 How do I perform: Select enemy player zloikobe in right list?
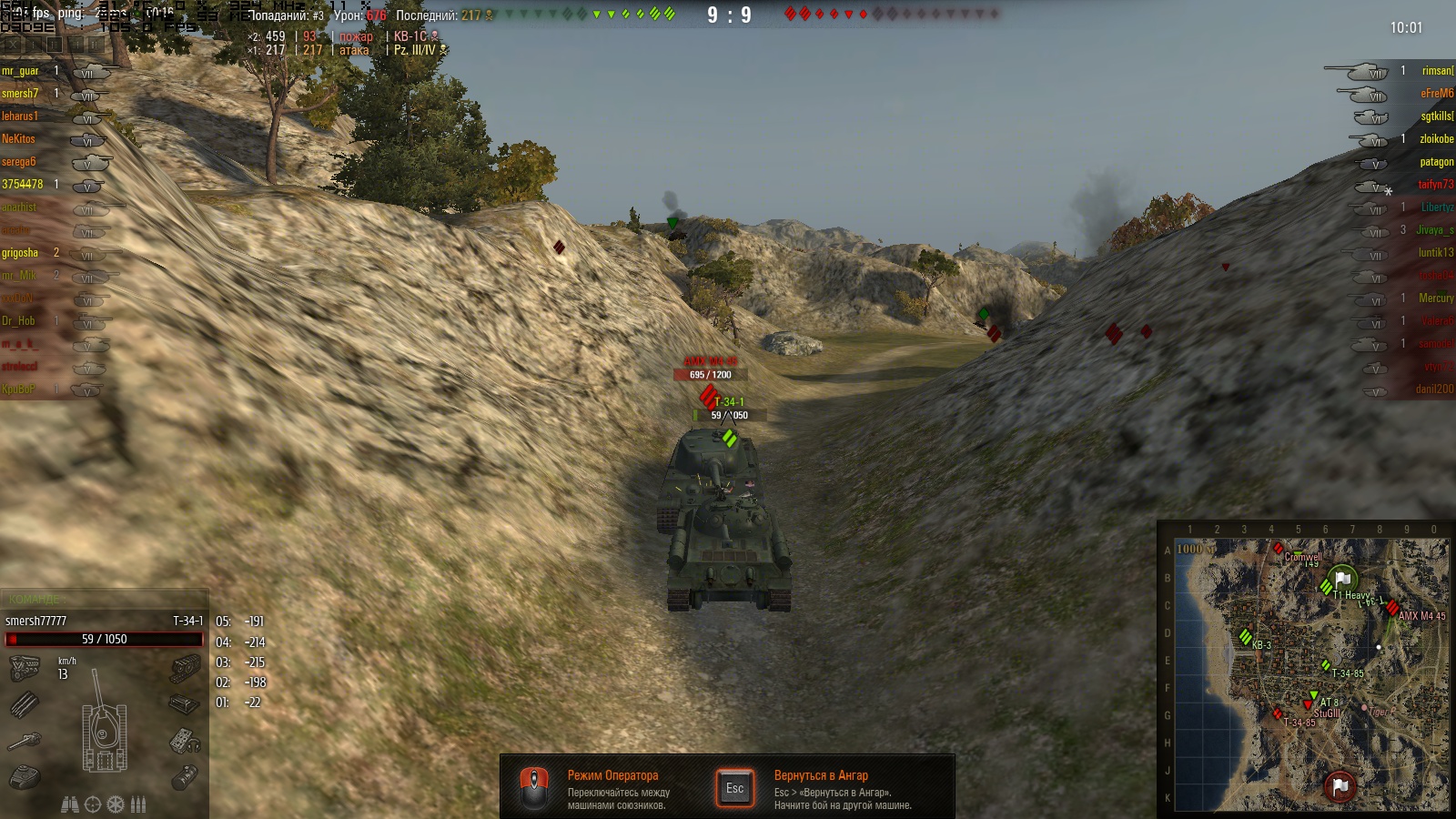click(x=1436, y=139)
